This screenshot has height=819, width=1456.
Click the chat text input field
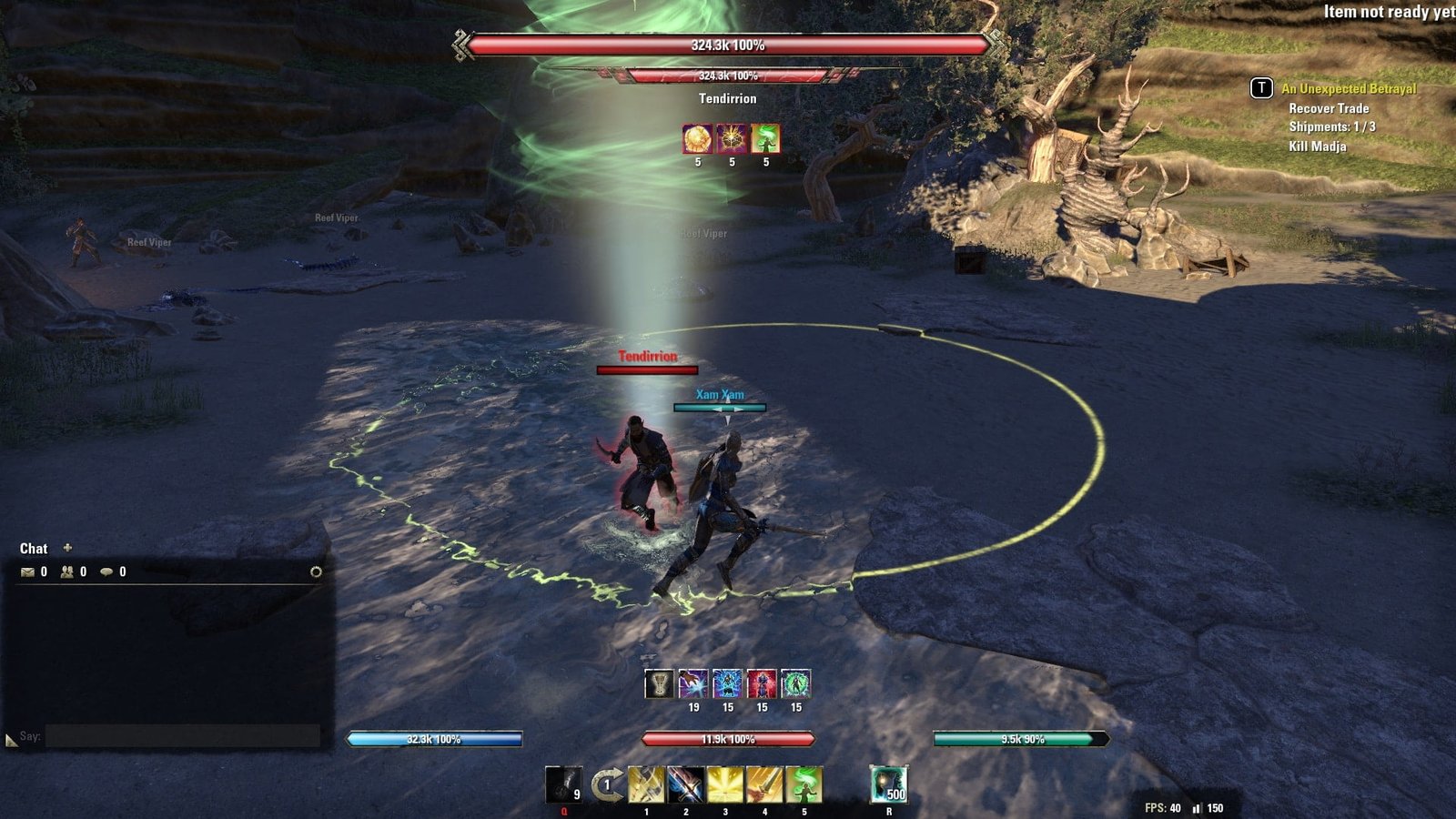182,735
